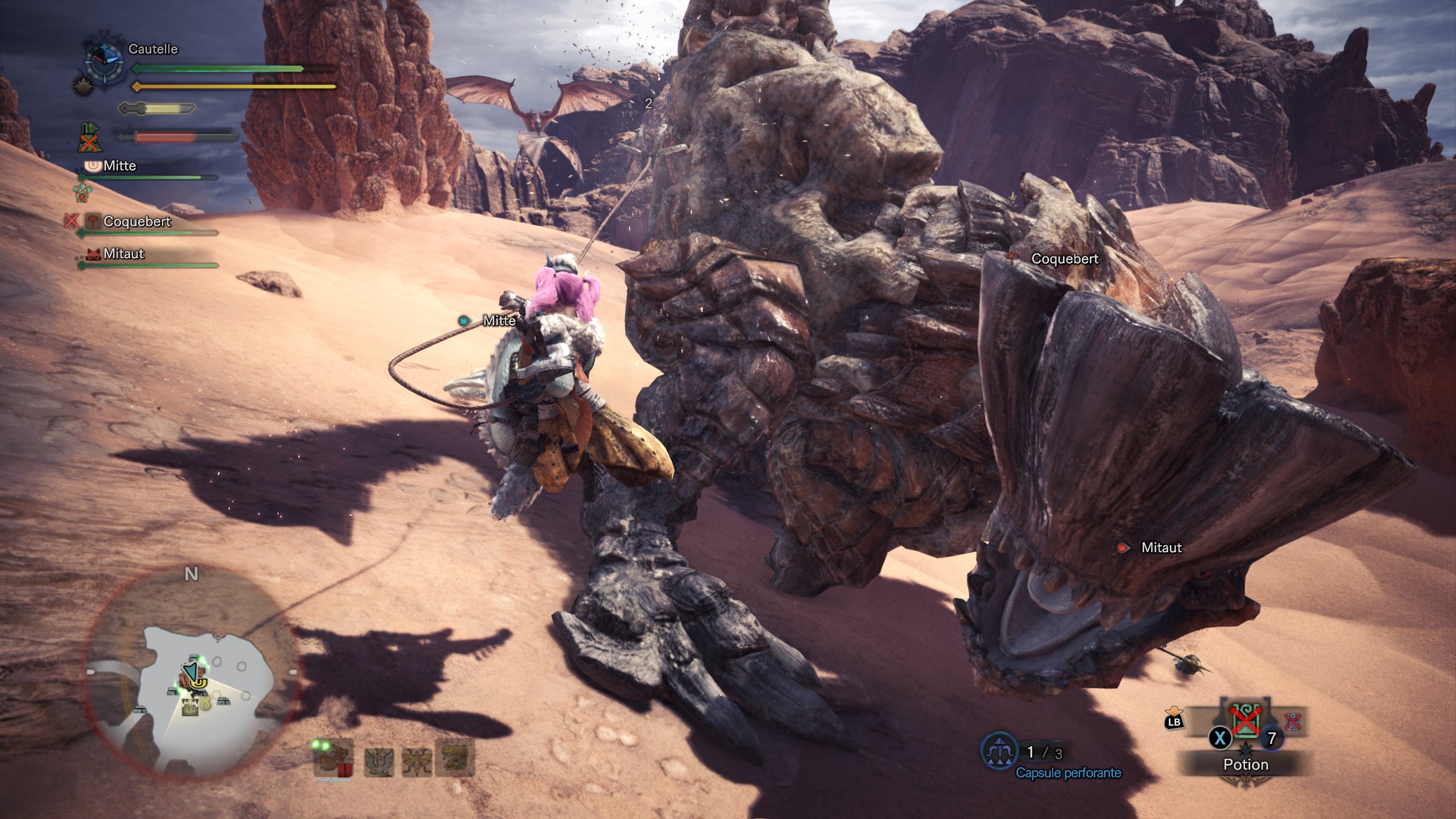The height and width of the screenshot is (819, 1456).
Task: Click the crossed-out green status effect icon
Action: (88, 138)
